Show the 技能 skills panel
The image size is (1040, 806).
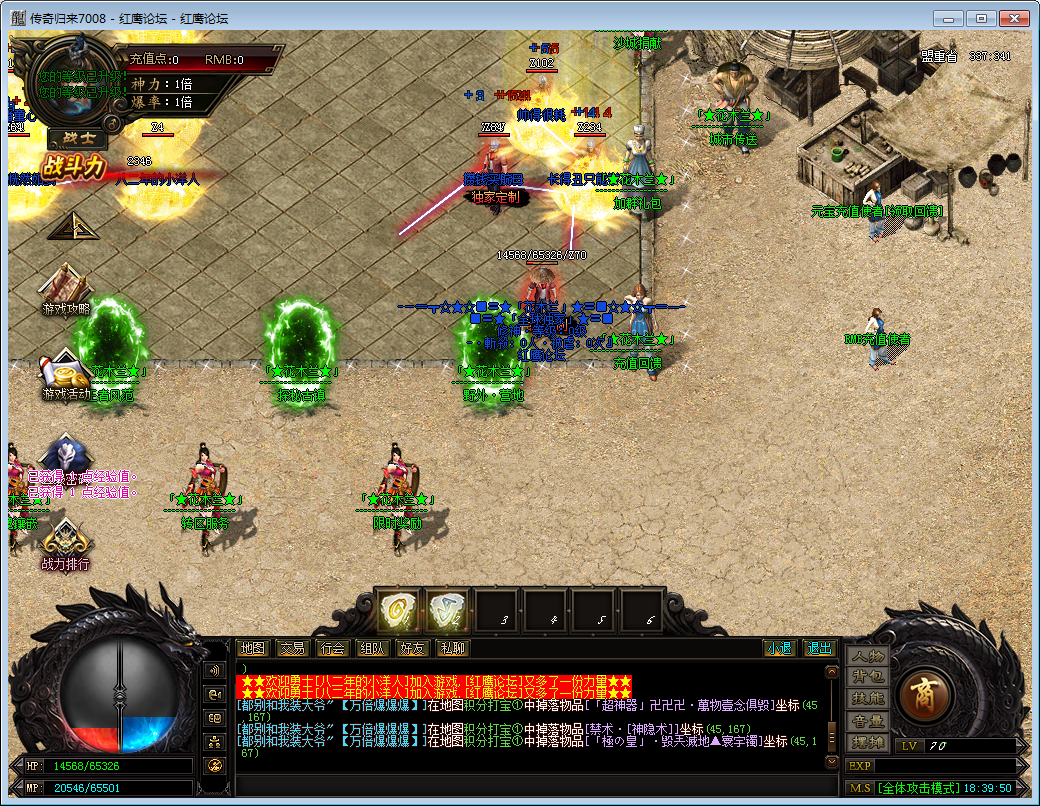(867, 699)
